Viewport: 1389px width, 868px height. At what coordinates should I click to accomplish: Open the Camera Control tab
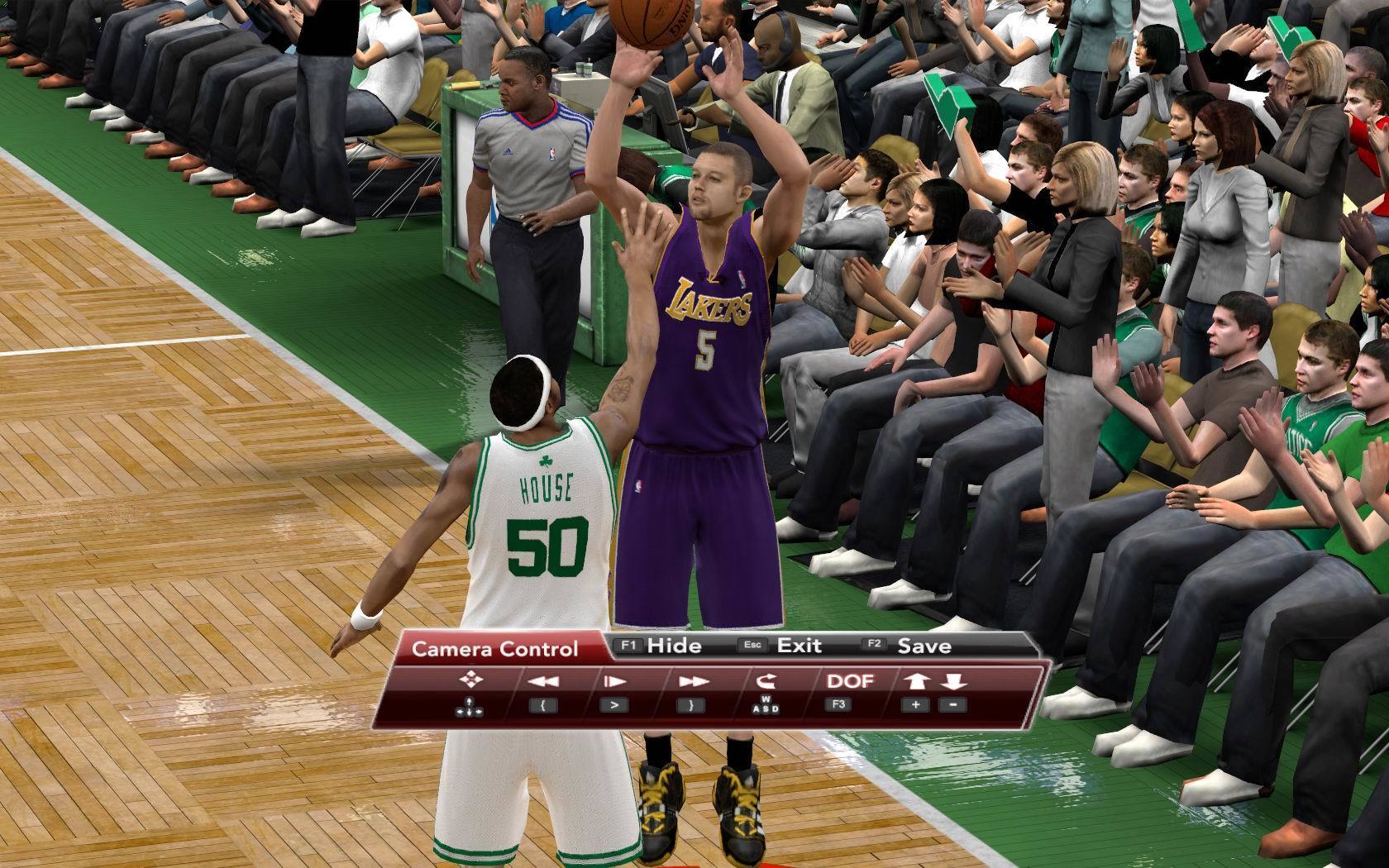(494, 649)
